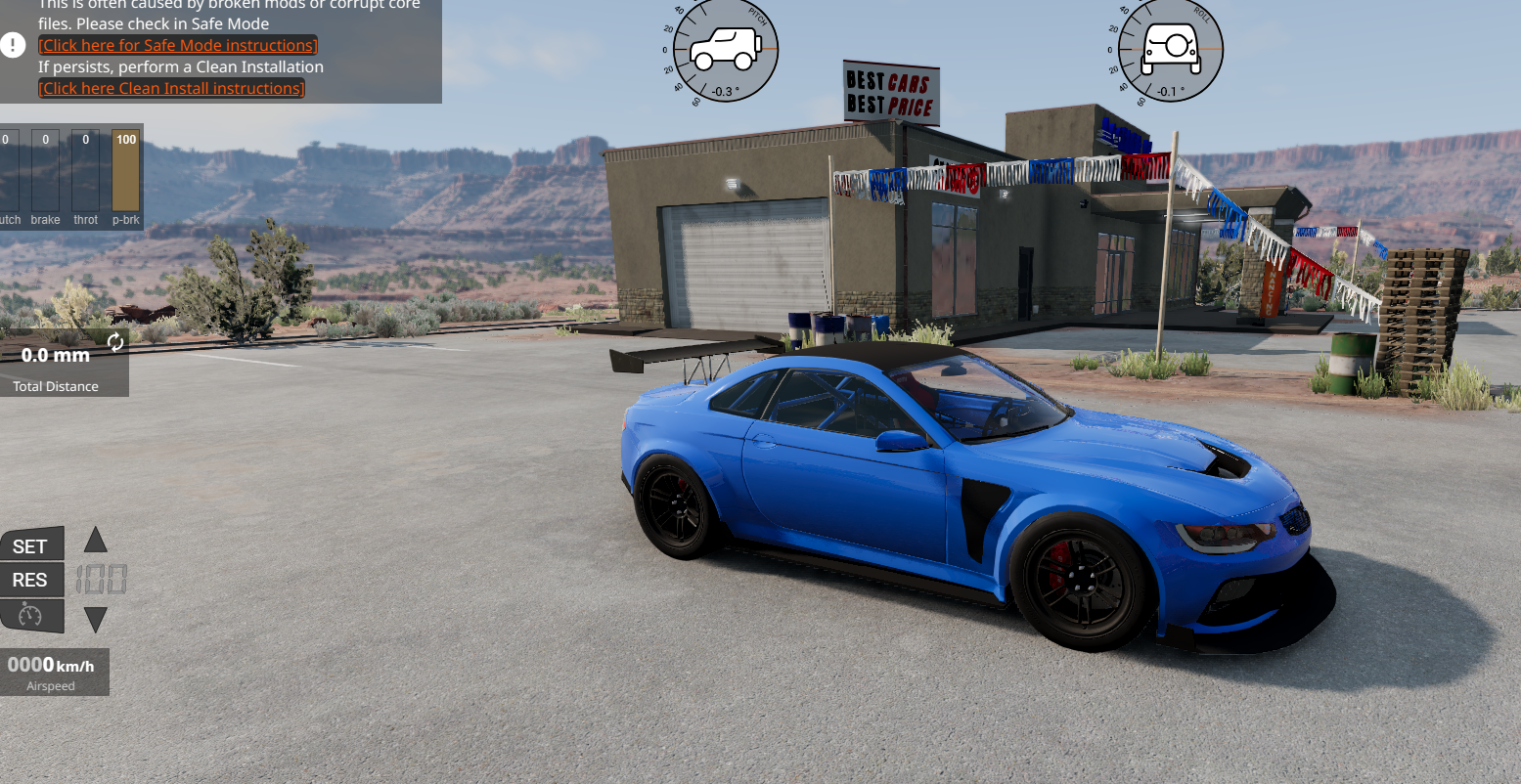Click the cruise control RES button
The width and height of the screenshot is (1521, 784).
[31, 580]
